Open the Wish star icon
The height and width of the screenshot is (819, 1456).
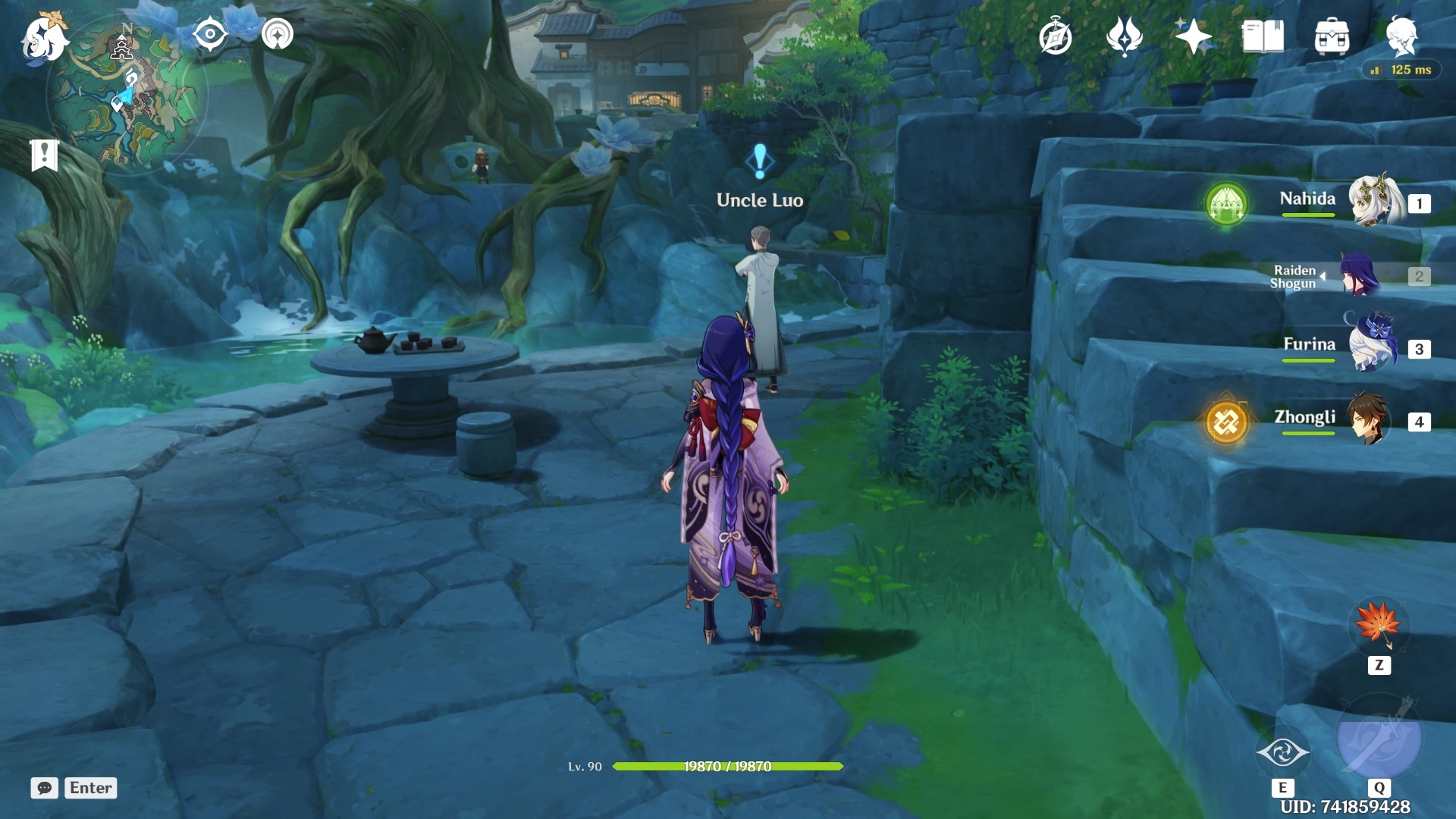click(x=1193, y=36)
